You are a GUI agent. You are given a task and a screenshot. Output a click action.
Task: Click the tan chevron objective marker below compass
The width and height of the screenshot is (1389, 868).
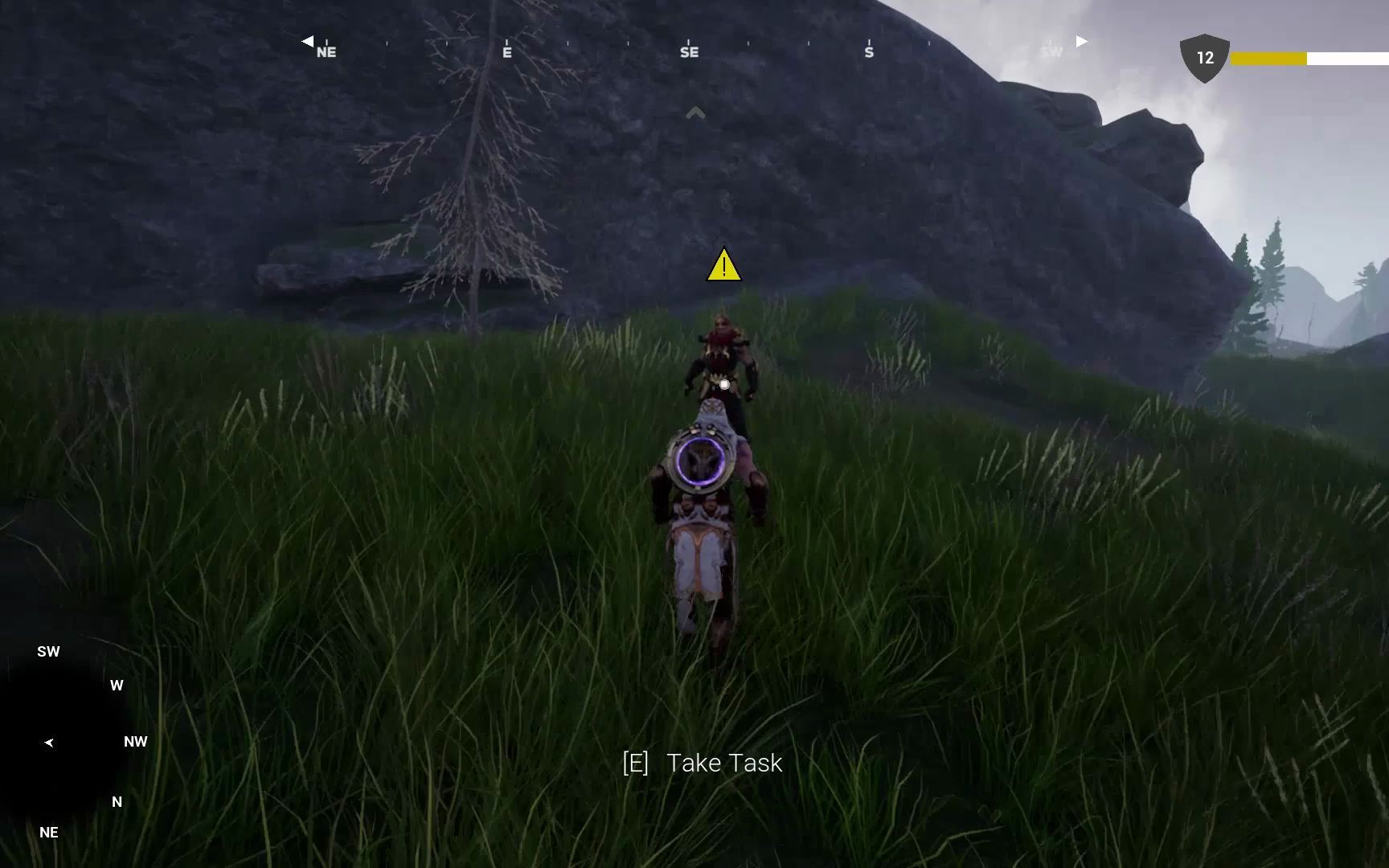(x=694, y=113)
